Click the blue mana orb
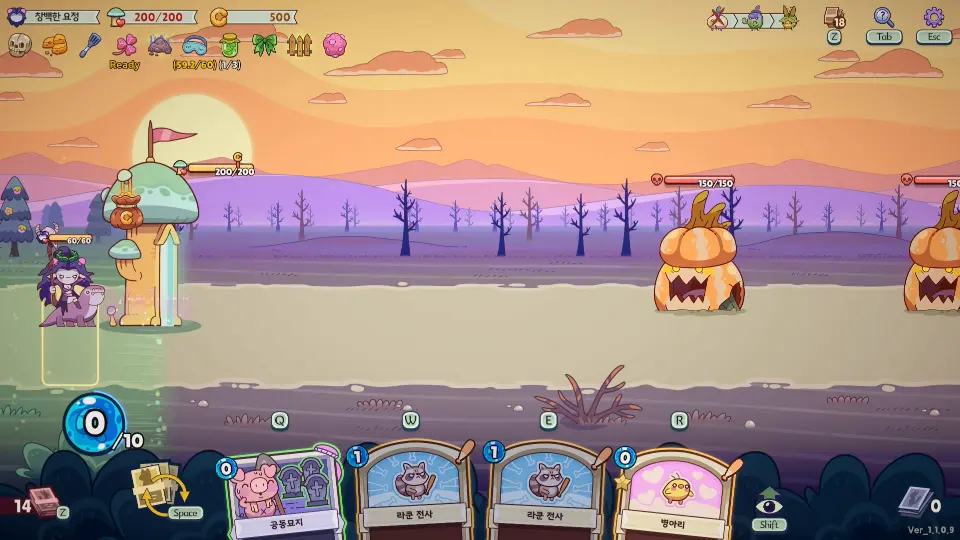The width and height of the screenshot is (960, 540). pyautogui.click(x=93, y=423)
